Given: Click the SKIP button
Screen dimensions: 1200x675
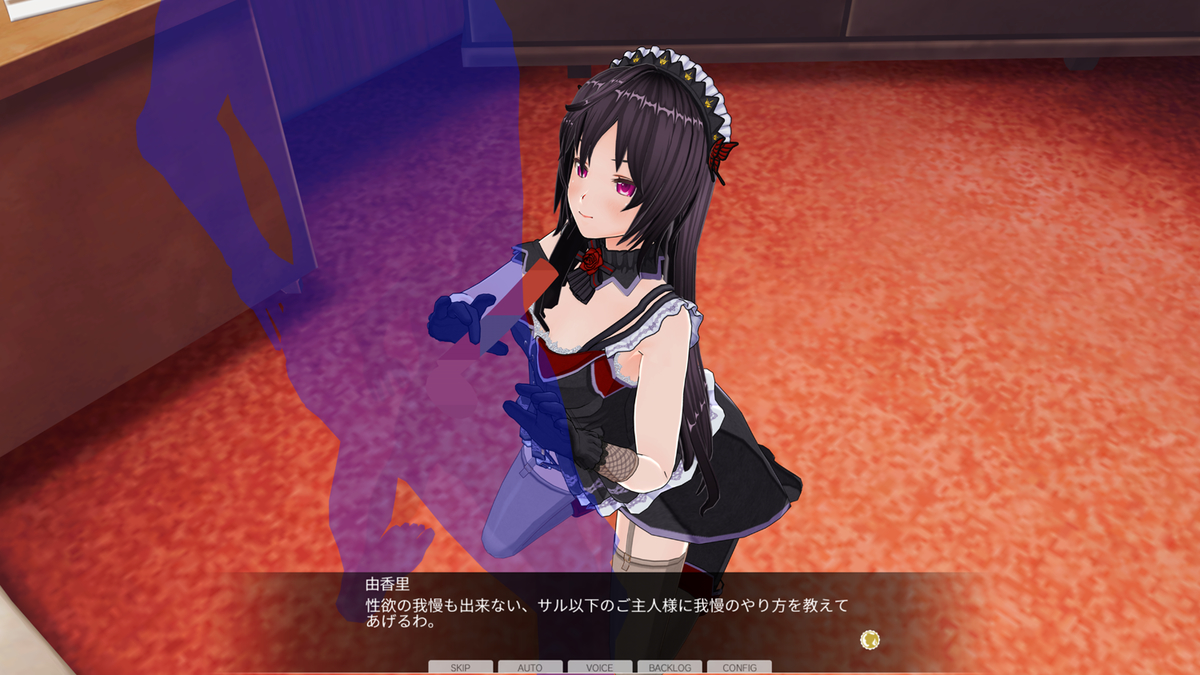Looking at the screenshot, I should click(460, 667).
